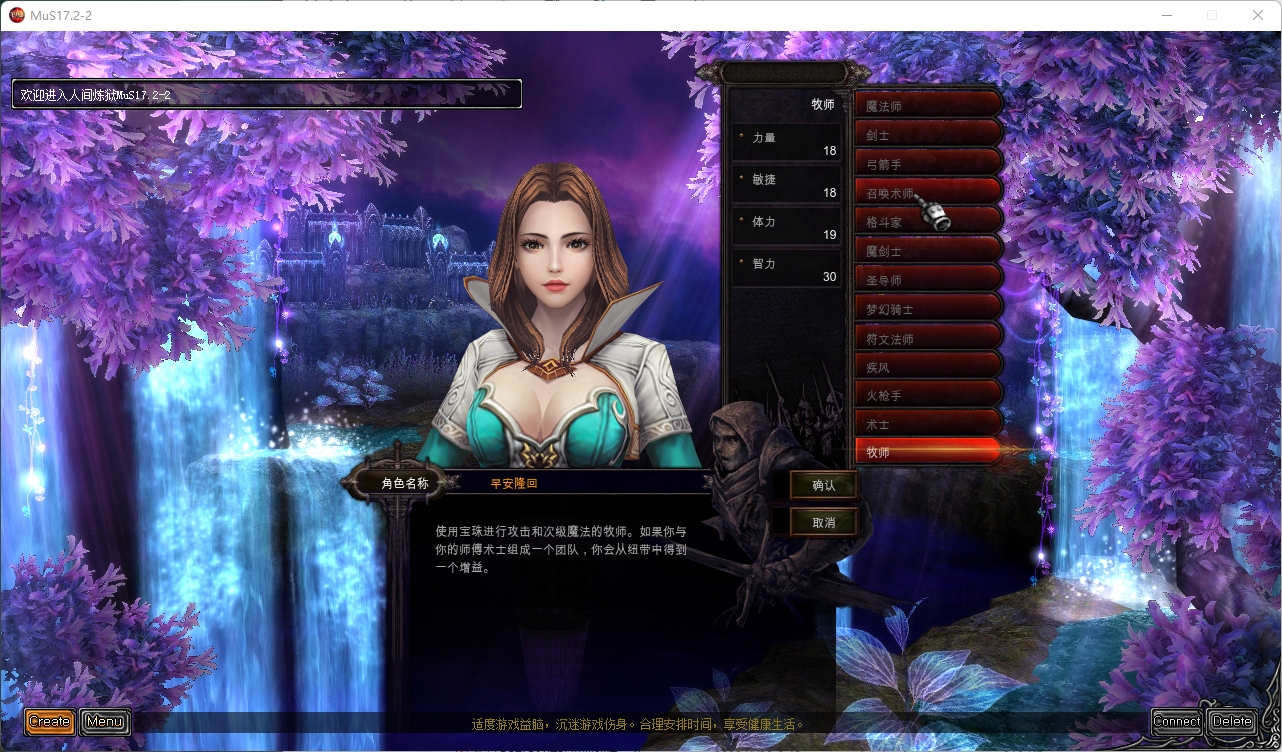Select the 符文法师 class
The image size is (1282, 752).
927,337
